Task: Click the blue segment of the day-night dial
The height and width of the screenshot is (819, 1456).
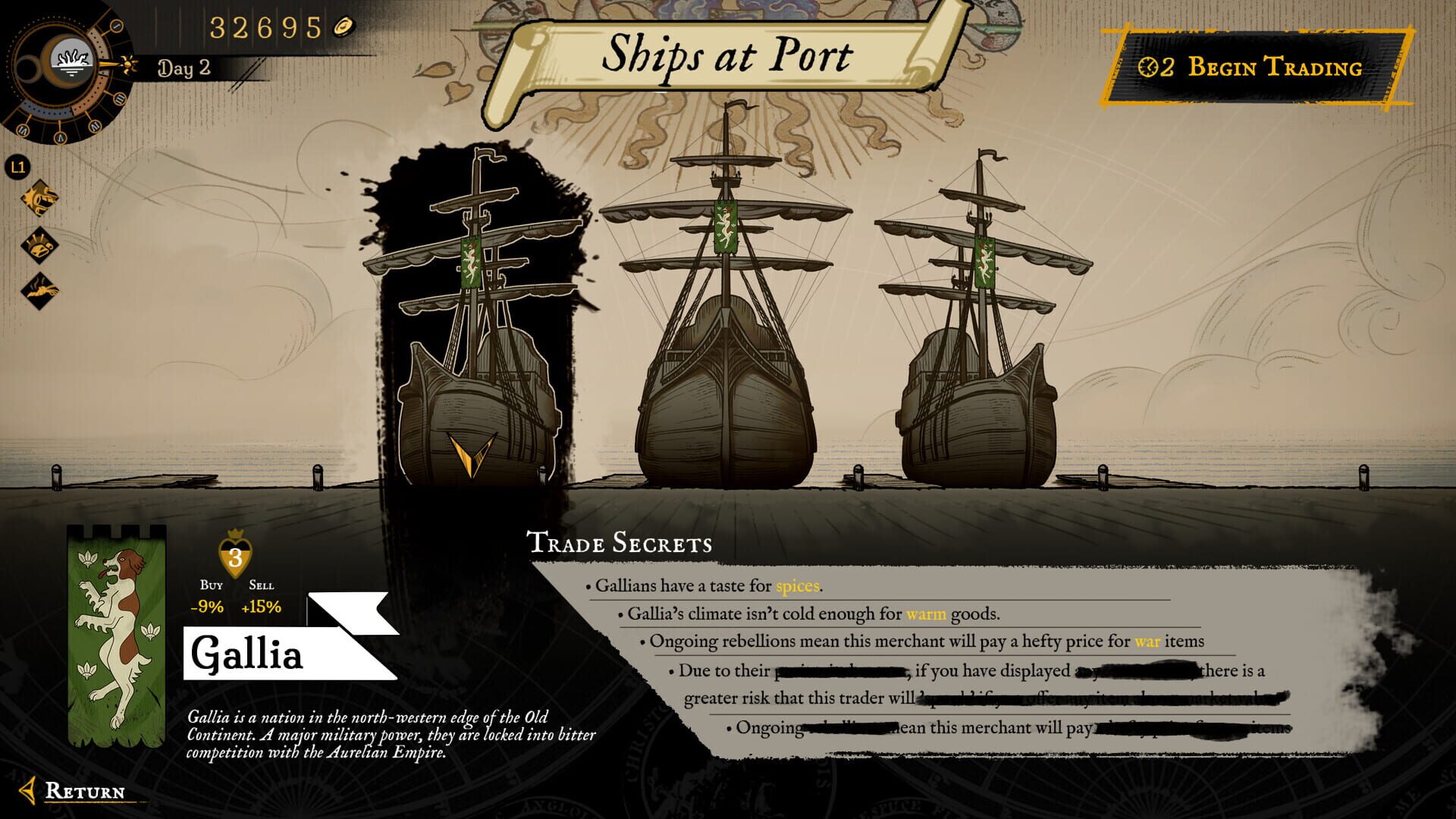Action: [x=46, y=110]
